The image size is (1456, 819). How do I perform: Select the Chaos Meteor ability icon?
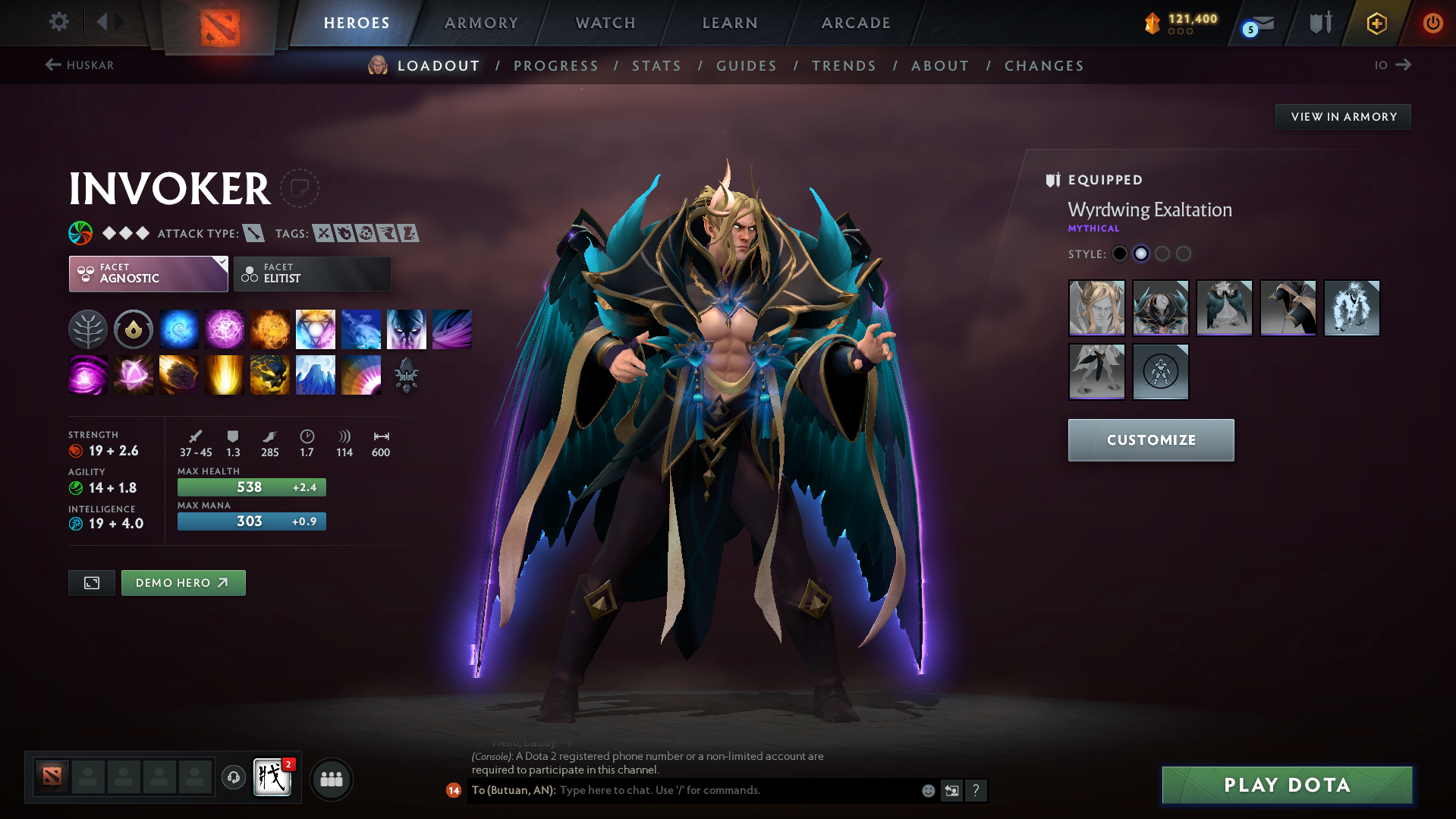coord(178,374)
